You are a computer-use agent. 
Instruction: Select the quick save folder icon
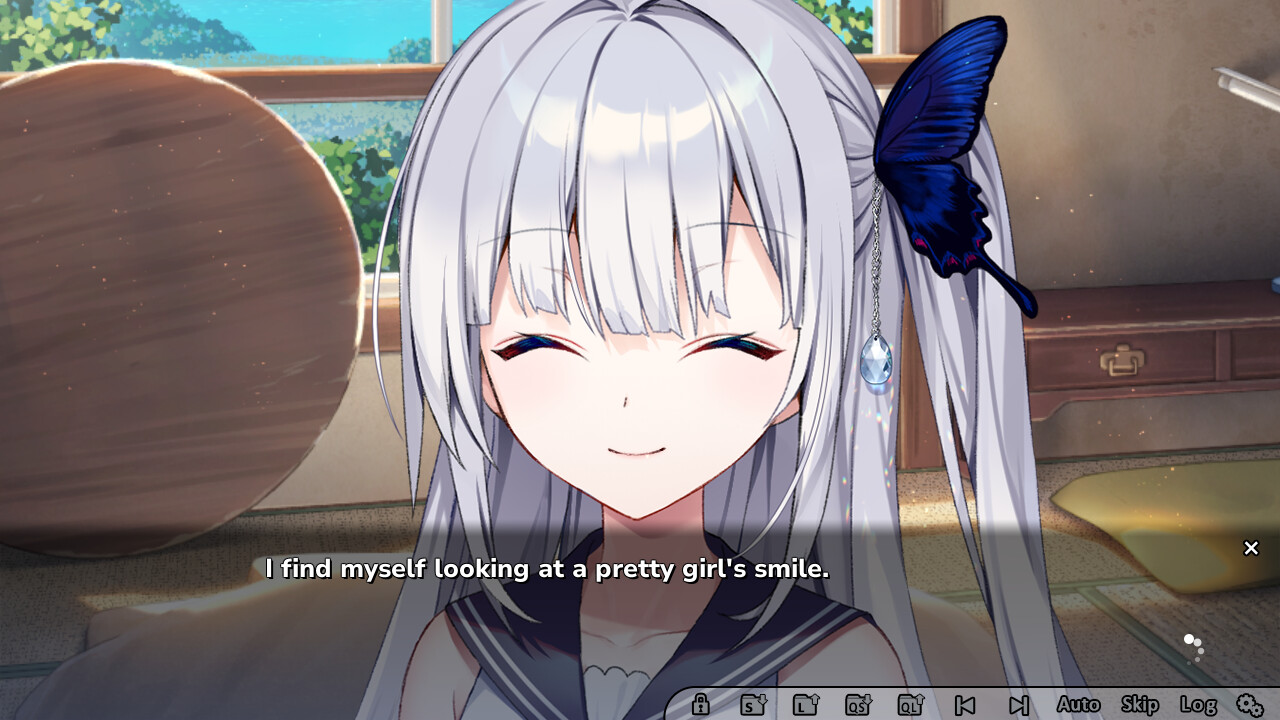coord(858,705)
